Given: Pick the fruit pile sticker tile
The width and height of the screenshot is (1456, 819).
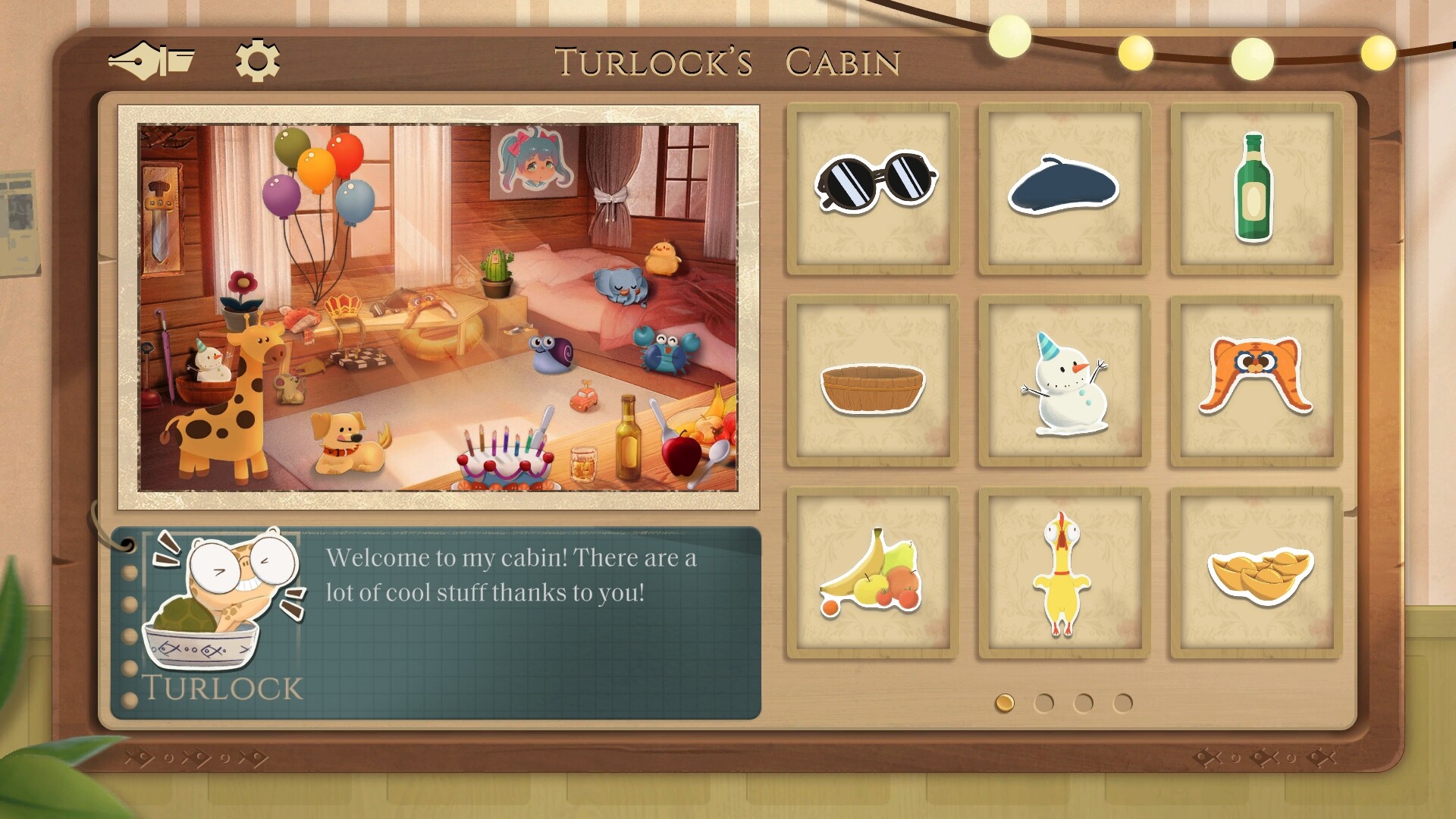Looking at the screenshot, I should (x=874, y=573).
